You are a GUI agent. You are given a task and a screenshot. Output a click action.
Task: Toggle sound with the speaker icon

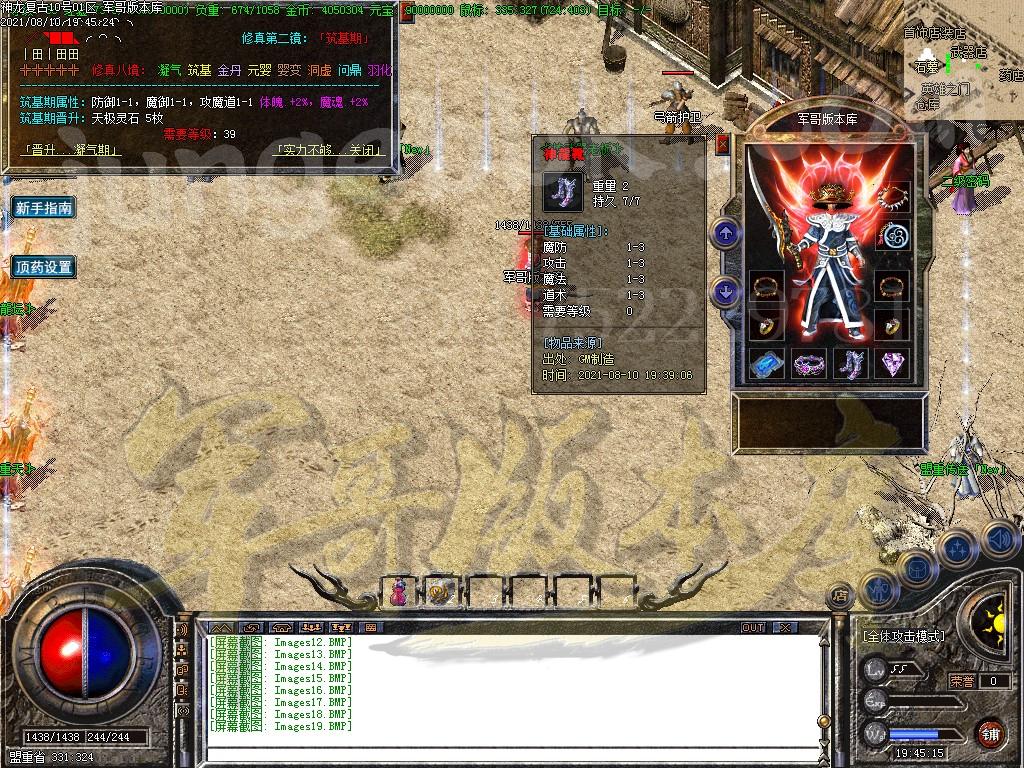(999, 541)
